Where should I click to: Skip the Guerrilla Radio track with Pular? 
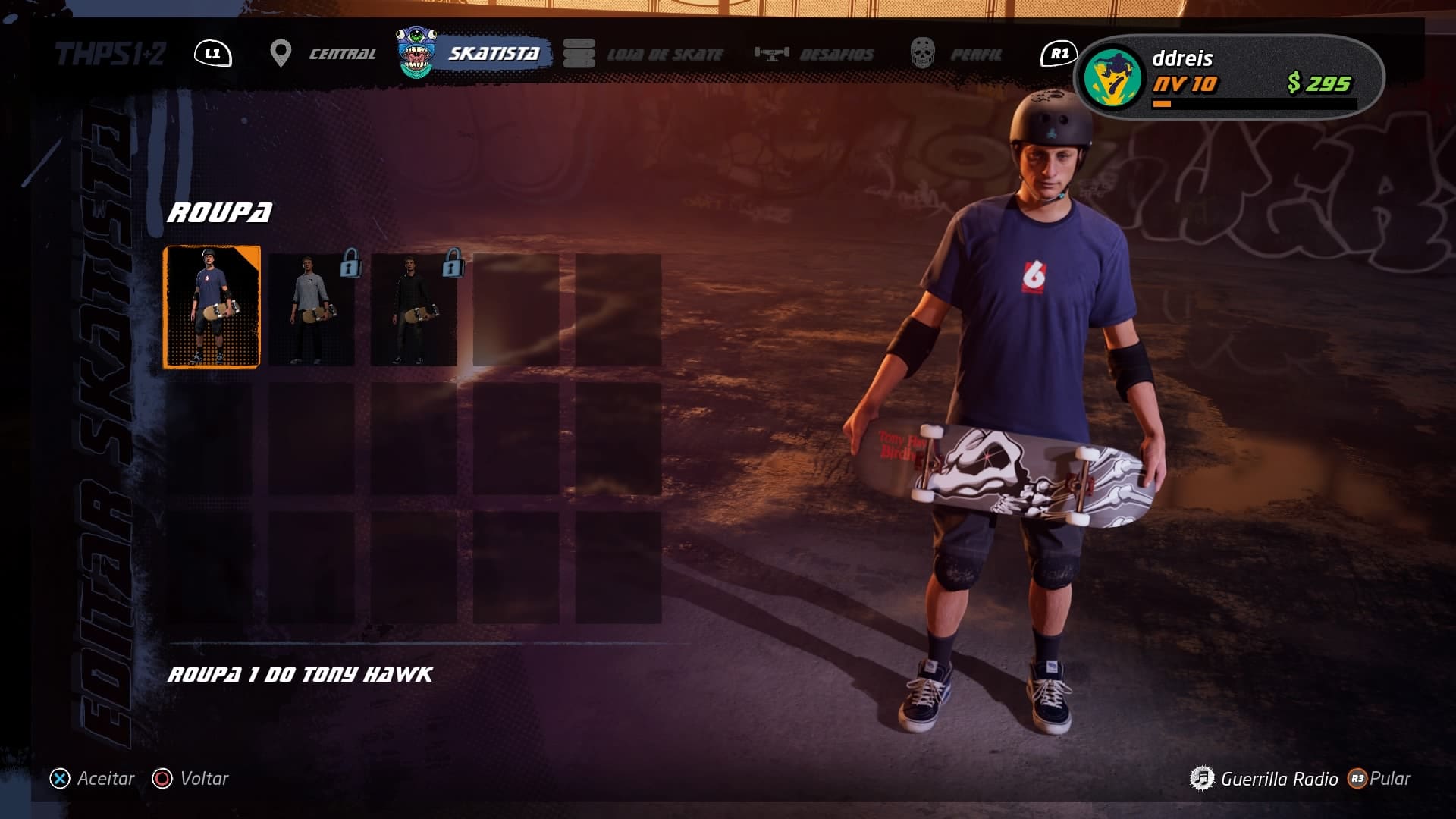click(1379, 779)
